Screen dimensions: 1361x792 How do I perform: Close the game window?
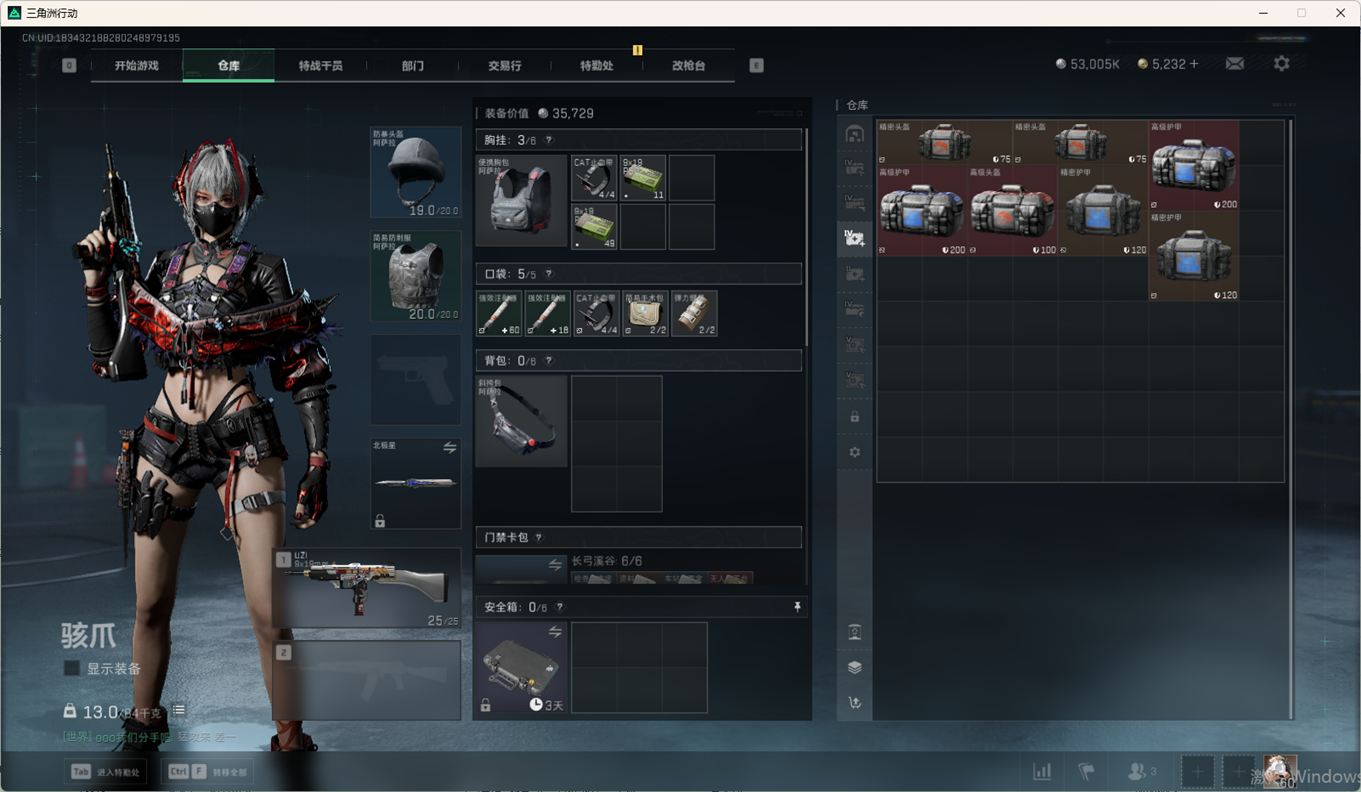(x=1340, y=13)
